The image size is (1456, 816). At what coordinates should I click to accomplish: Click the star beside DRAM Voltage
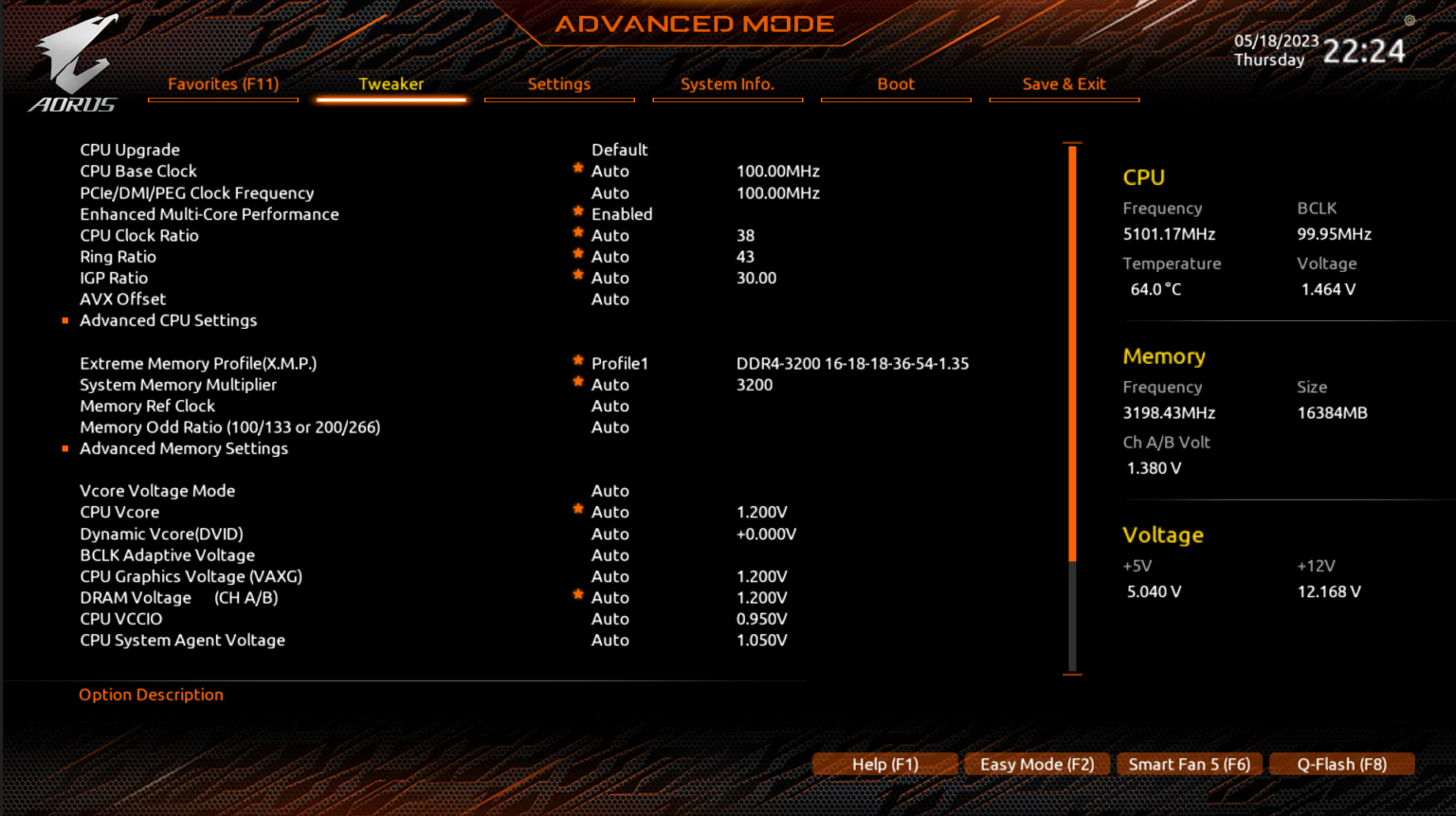pos(577,593)
